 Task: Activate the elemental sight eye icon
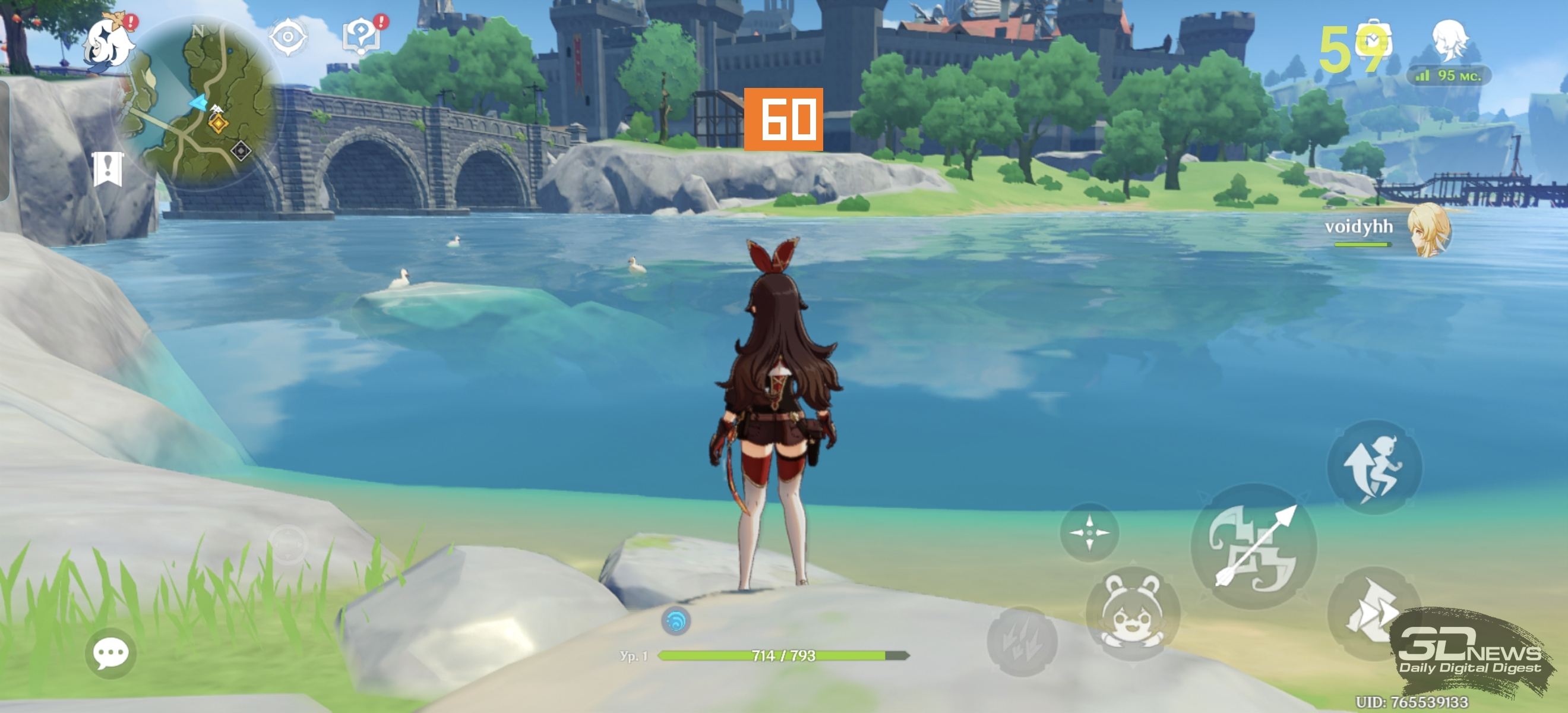(288, 38)
